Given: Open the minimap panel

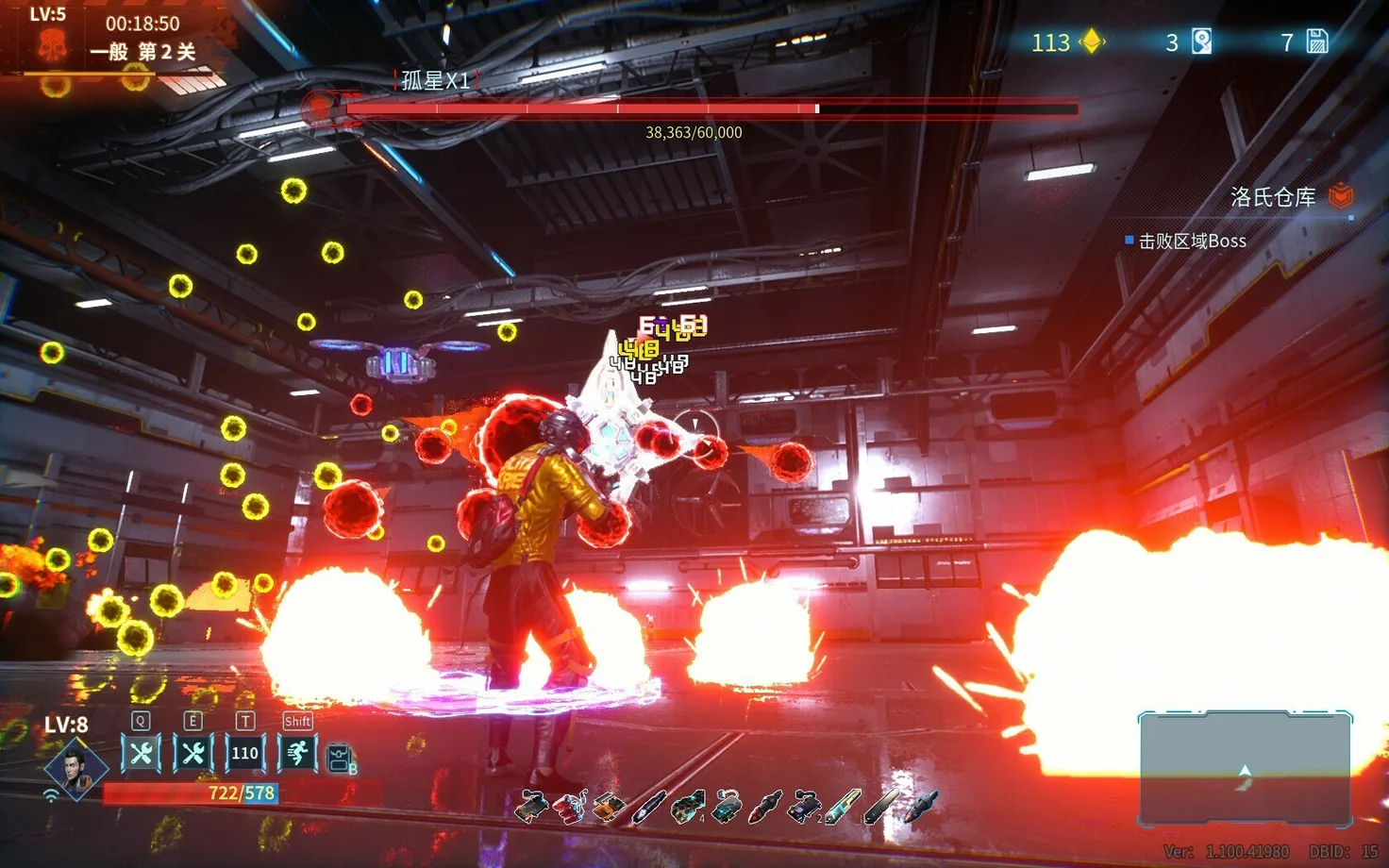Looking at the screenshot, I should coord(1245,769).
